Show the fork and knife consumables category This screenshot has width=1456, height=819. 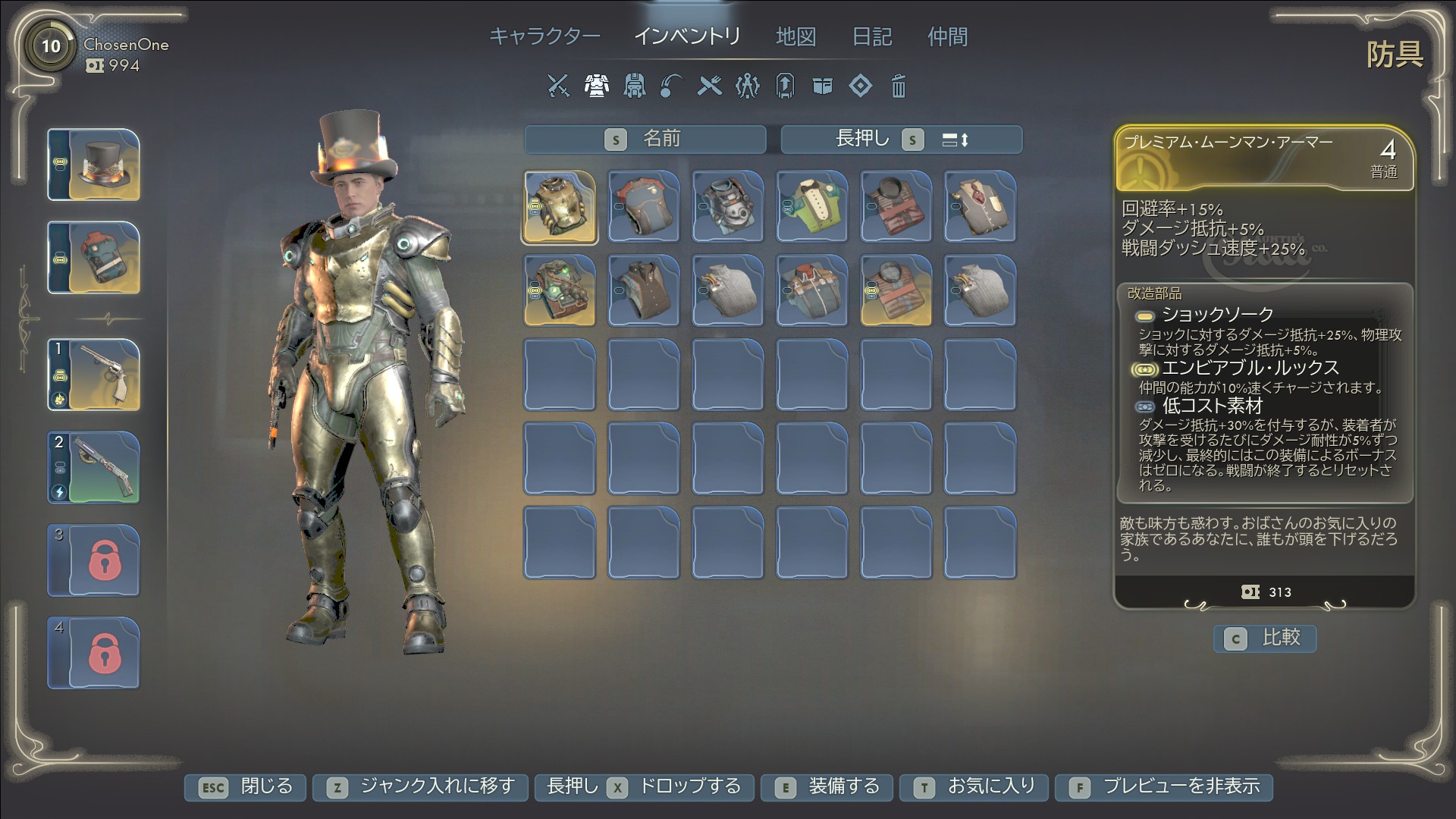(x=710, y=86)
